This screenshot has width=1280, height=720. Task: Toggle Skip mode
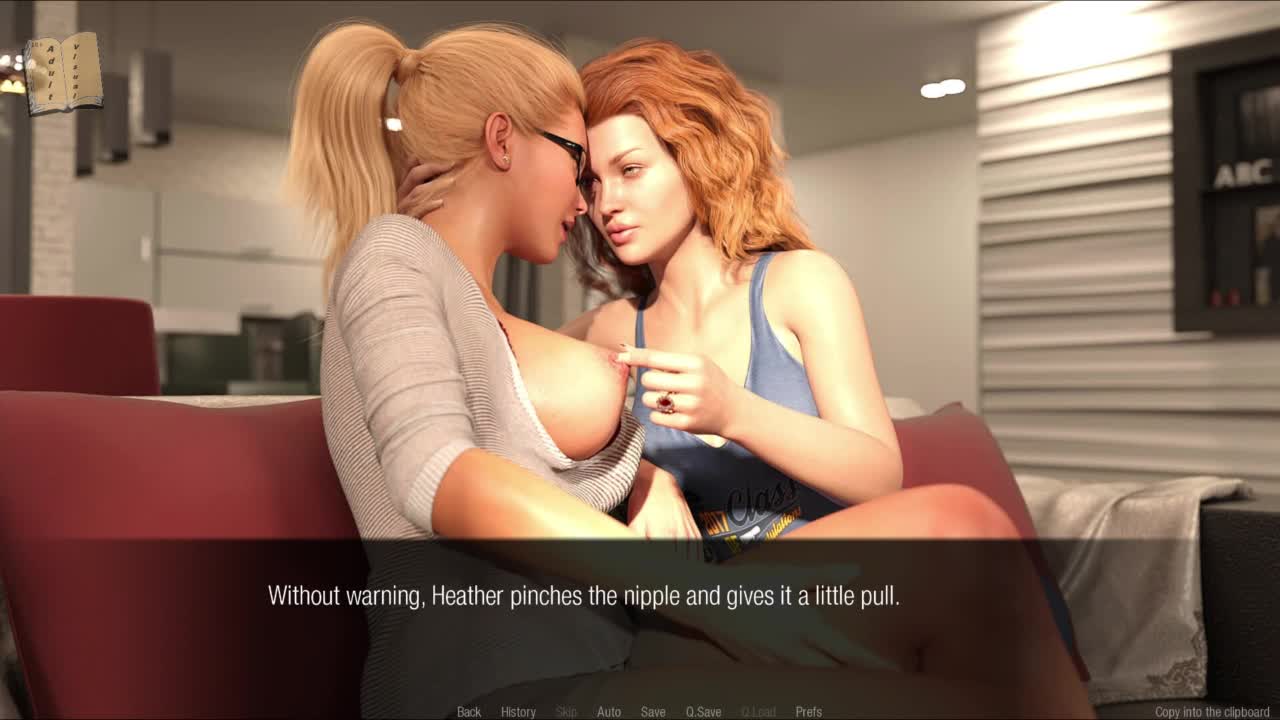pos(566,712)
